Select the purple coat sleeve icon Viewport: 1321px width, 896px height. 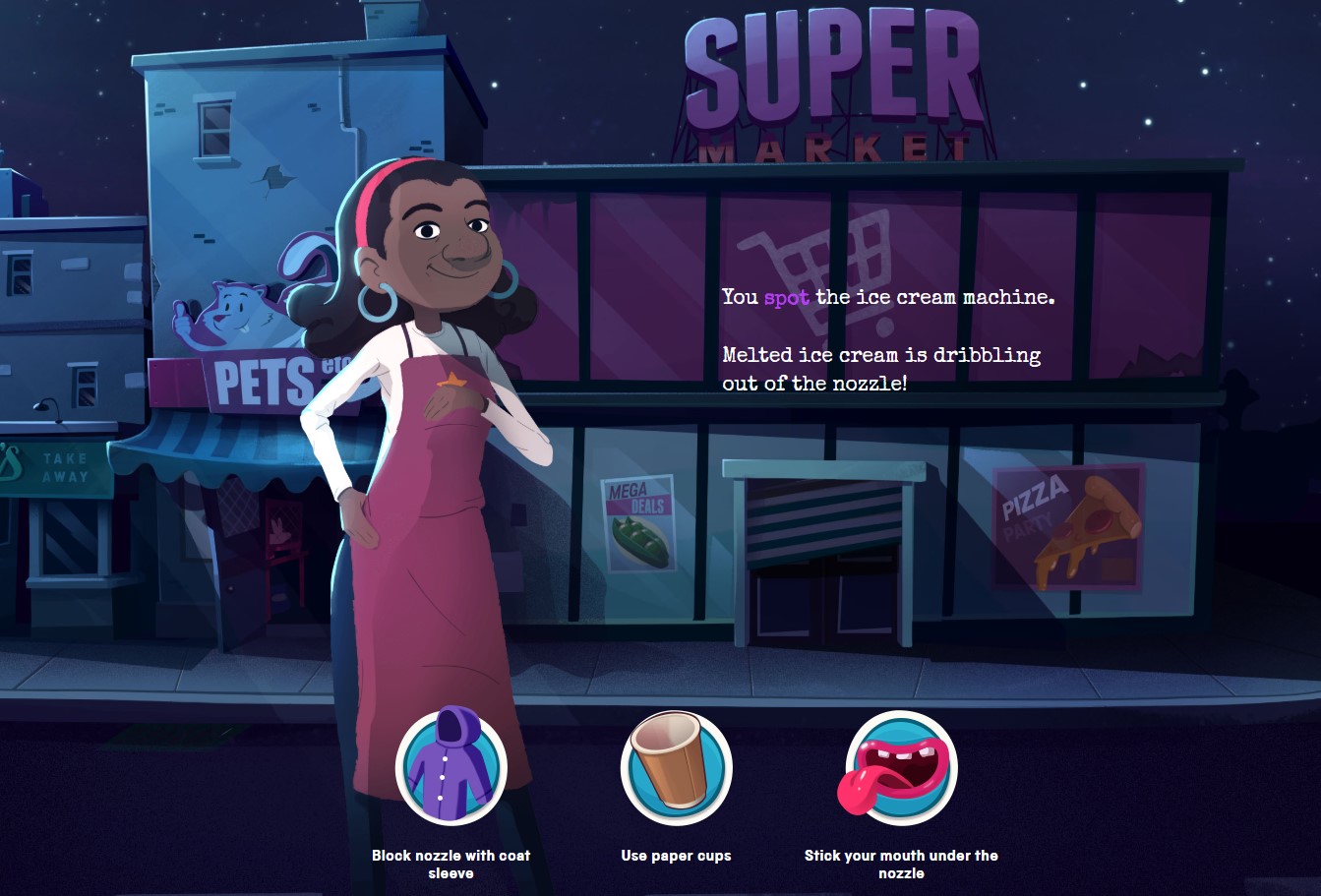451,768
